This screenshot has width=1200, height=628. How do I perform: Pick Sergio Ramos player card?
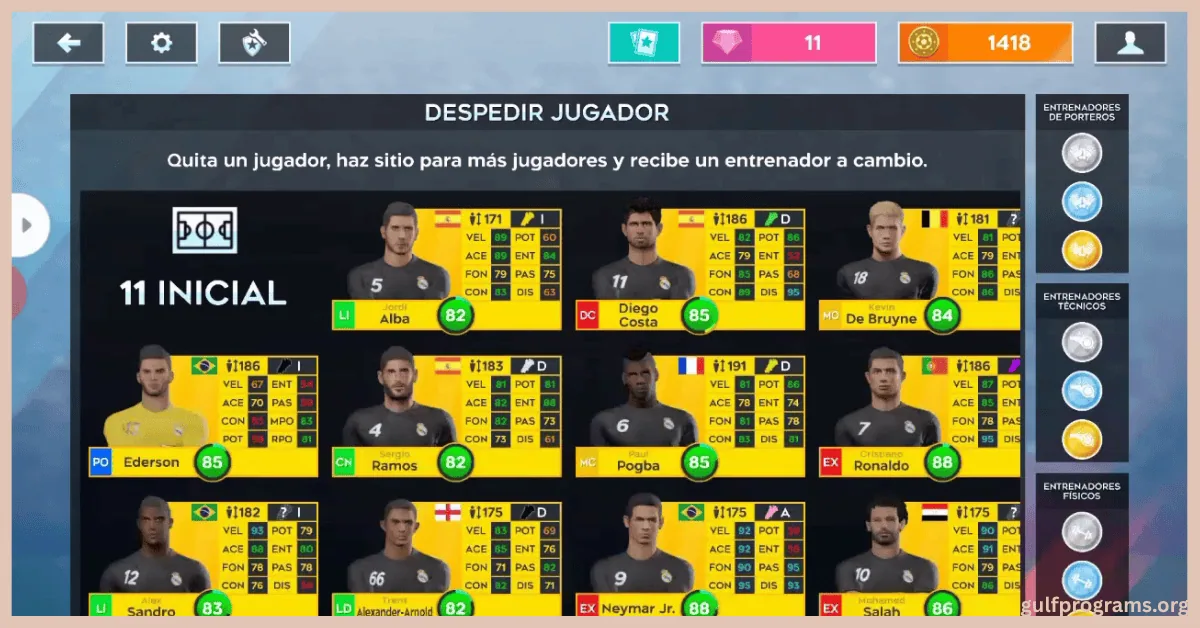(447, 414)
